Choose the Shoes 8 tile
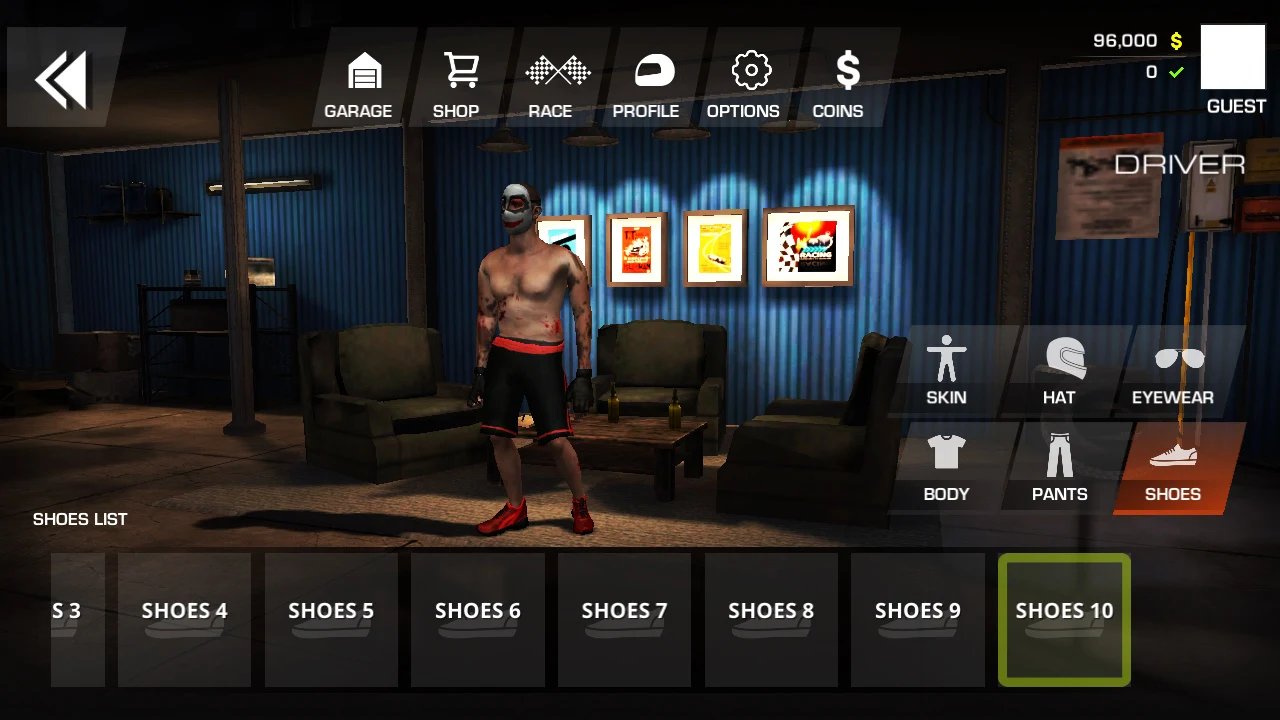This screenshot has width=1280, height=720. (x=771, y=620)
